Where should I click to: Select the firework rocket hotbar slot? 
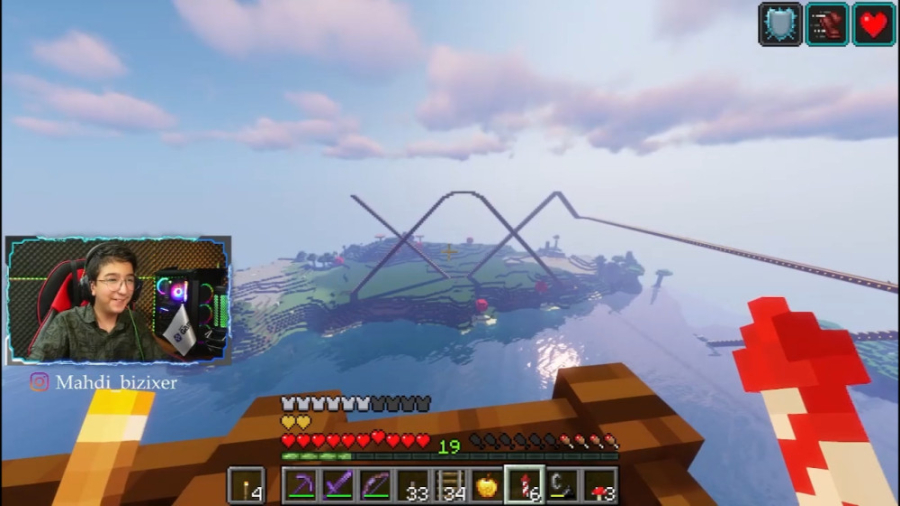click(x=524, y=486)
